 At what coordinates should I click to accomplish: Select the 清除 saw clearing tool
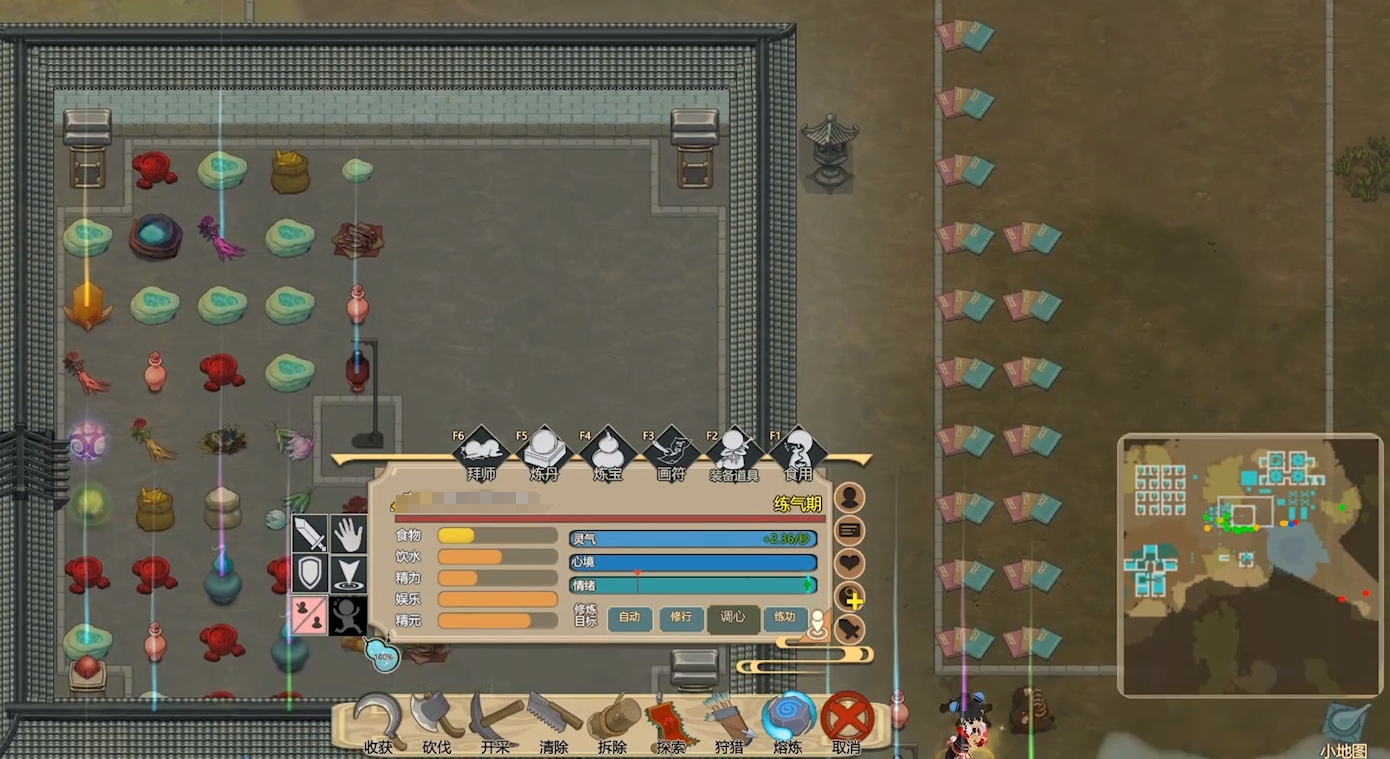pos(554,722)
